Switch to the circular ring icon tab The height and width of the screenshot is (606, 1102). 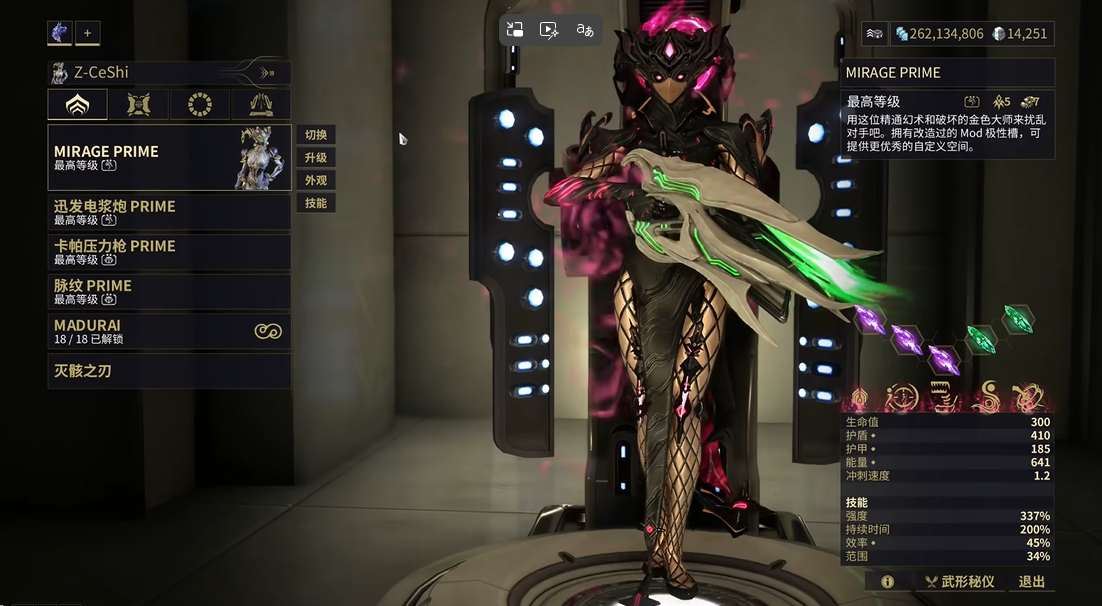click(x=200, y=104)
